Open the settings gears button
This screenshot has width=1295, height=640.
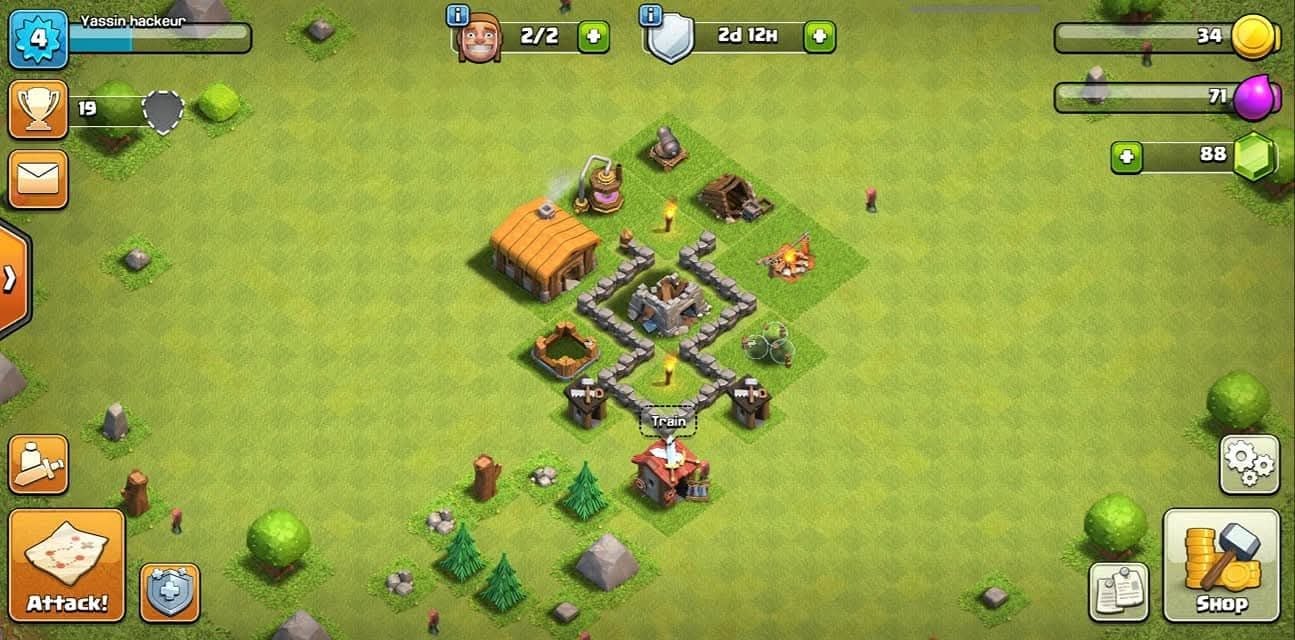1249,464
